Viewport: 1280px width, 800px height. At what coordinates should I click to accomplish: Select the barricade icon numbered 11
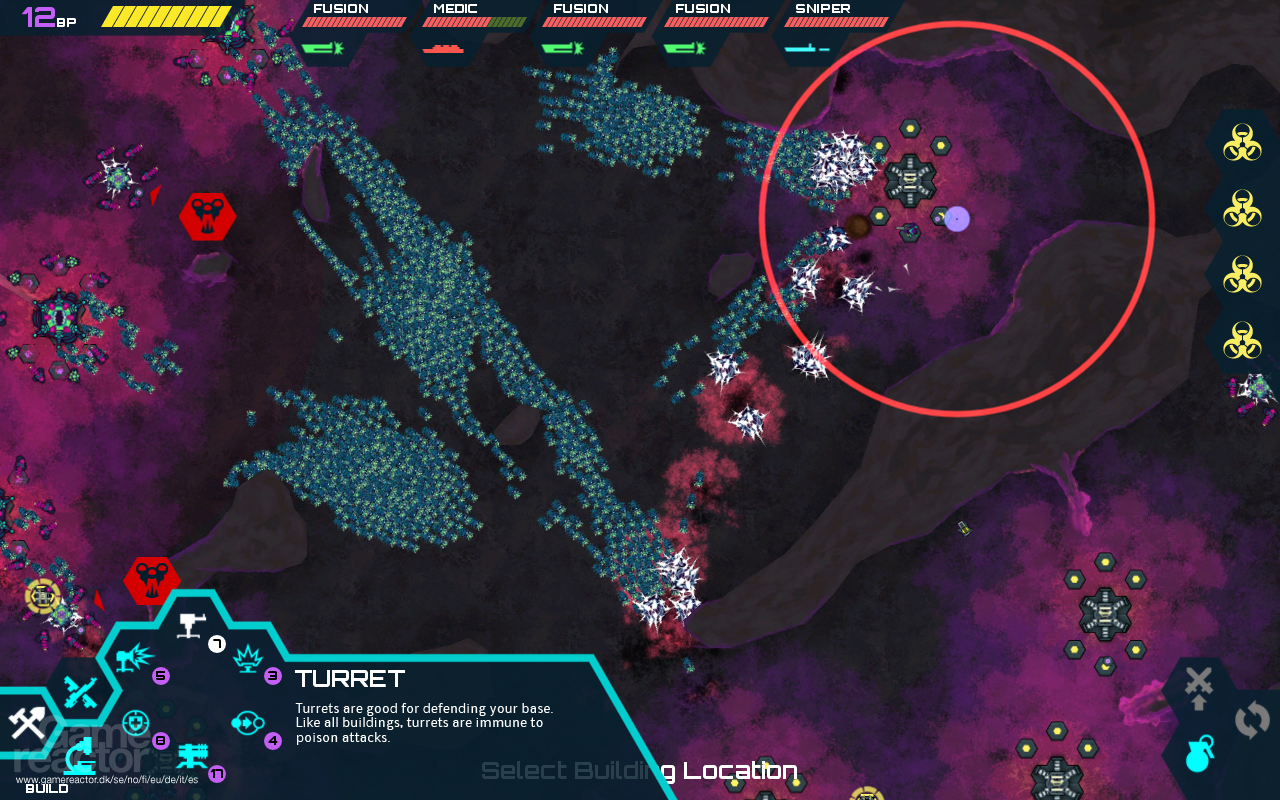(192, 757)
